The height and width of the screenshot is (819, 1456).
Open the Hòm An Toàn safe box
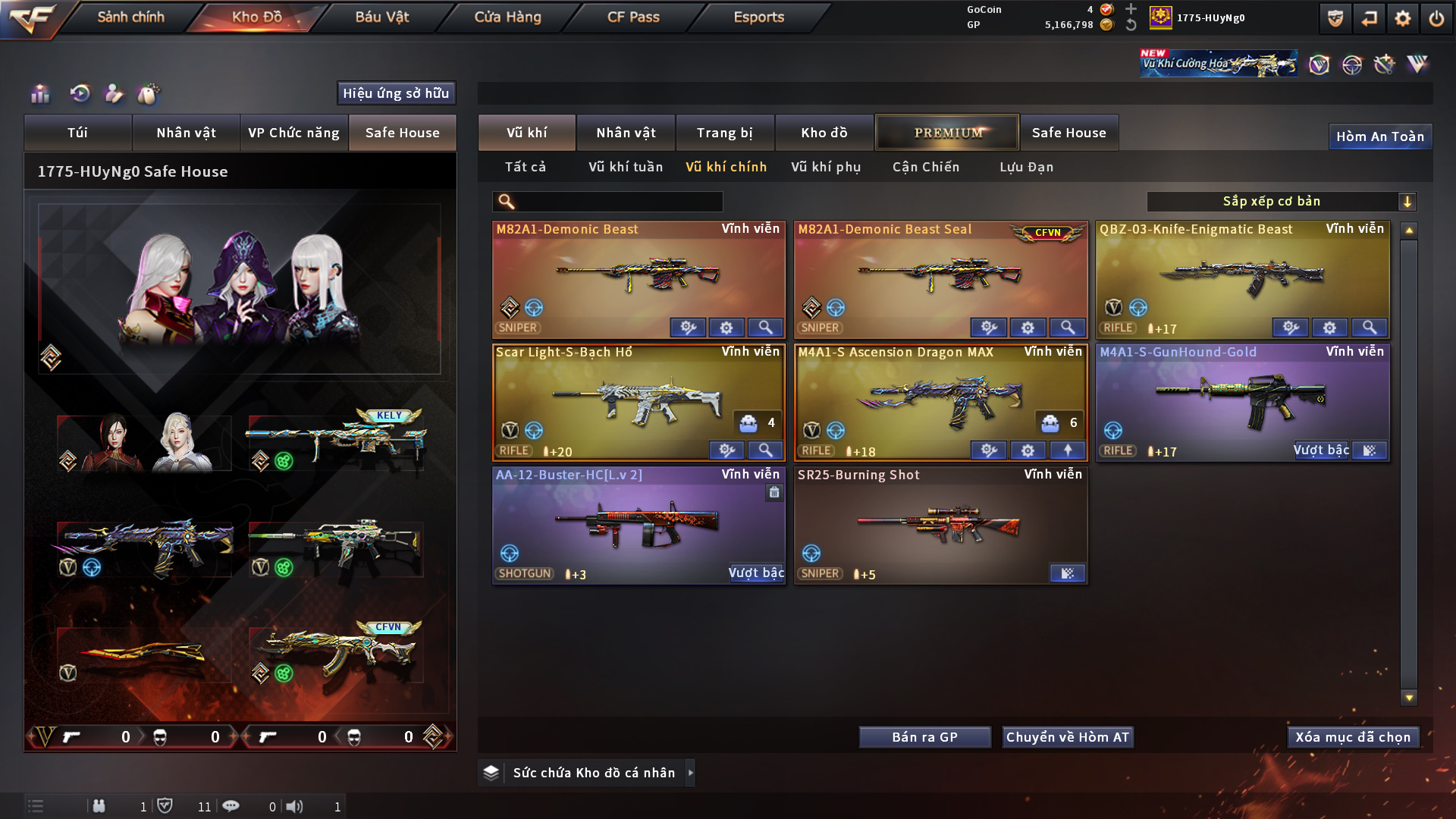tap(1379, 136)
